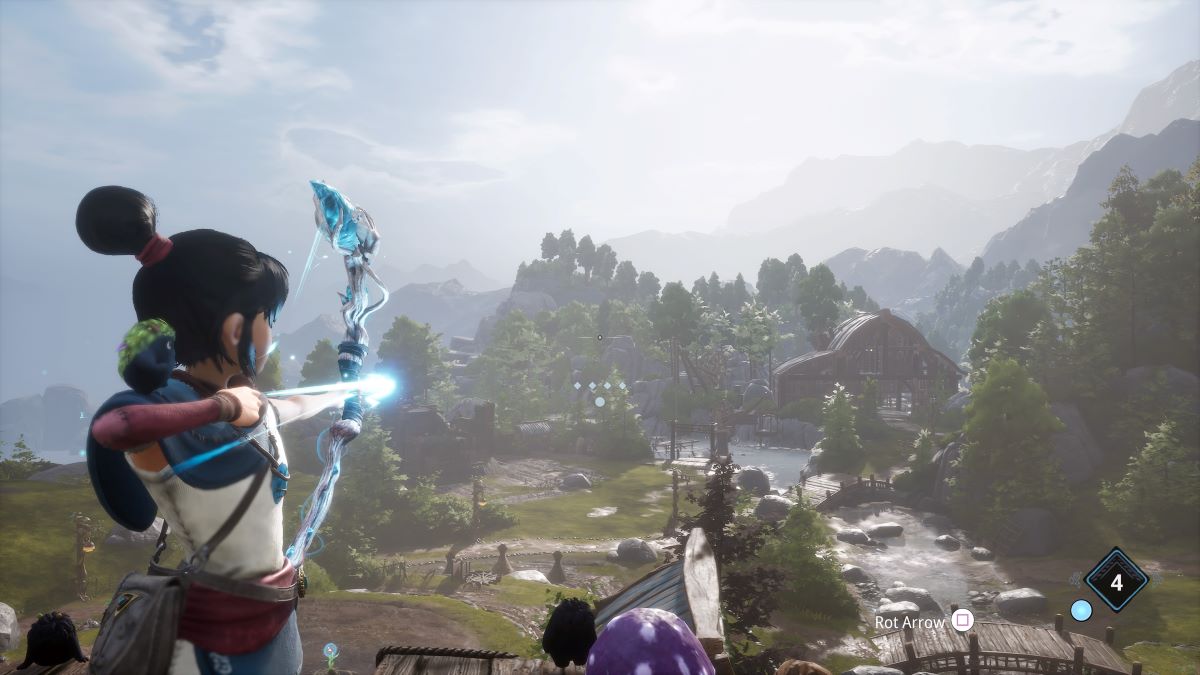Select the glowing blue Rot charge orb
Image resolution: width=1200 pixels, height=675 pixels.
pos(1080,609)
